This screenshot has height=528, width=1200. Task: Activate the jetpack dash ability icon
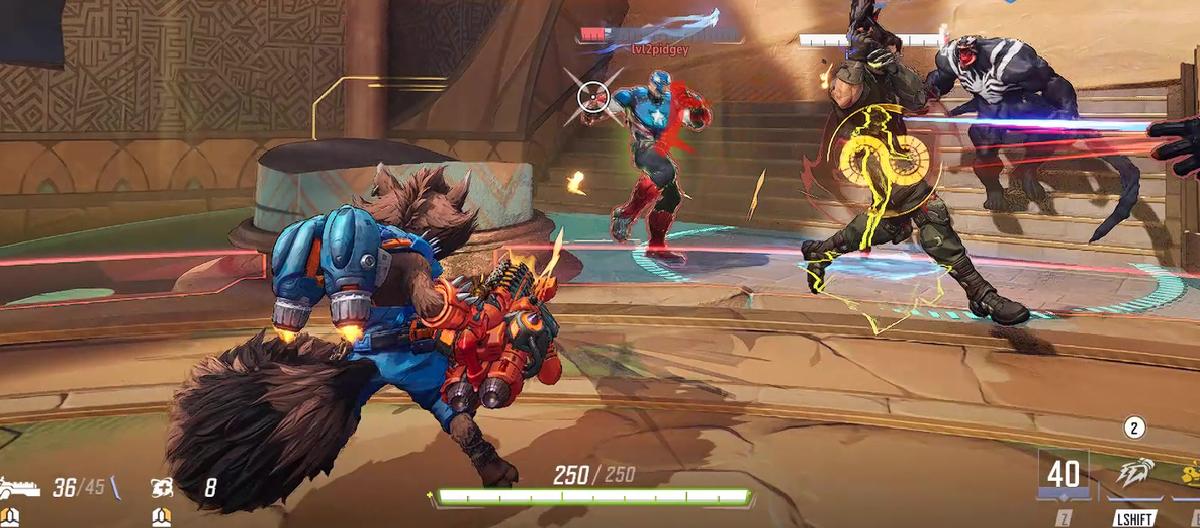pyautogui.click(x=1135, y=474)
